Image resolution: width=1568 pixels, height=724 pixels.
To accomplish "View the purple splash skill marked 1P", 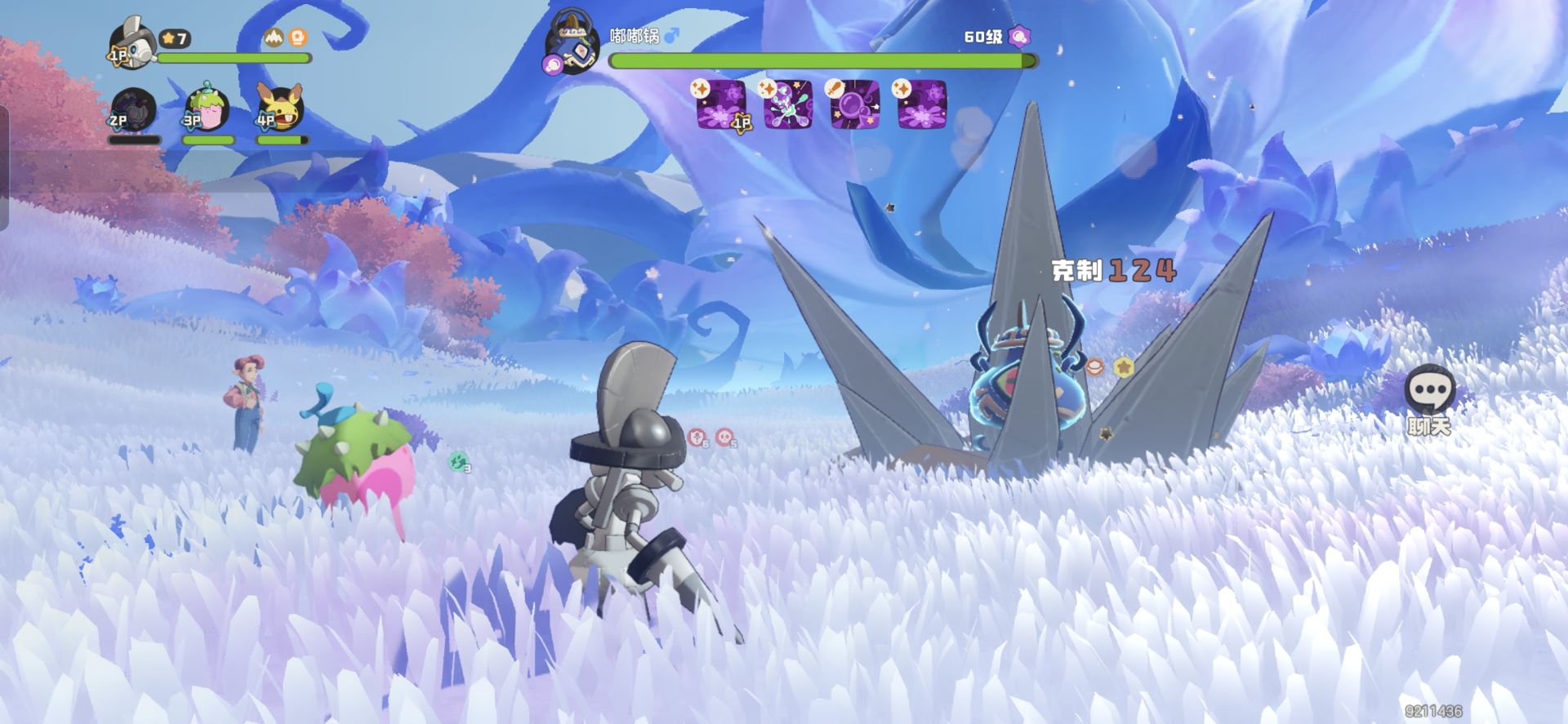I will [721, 104].
